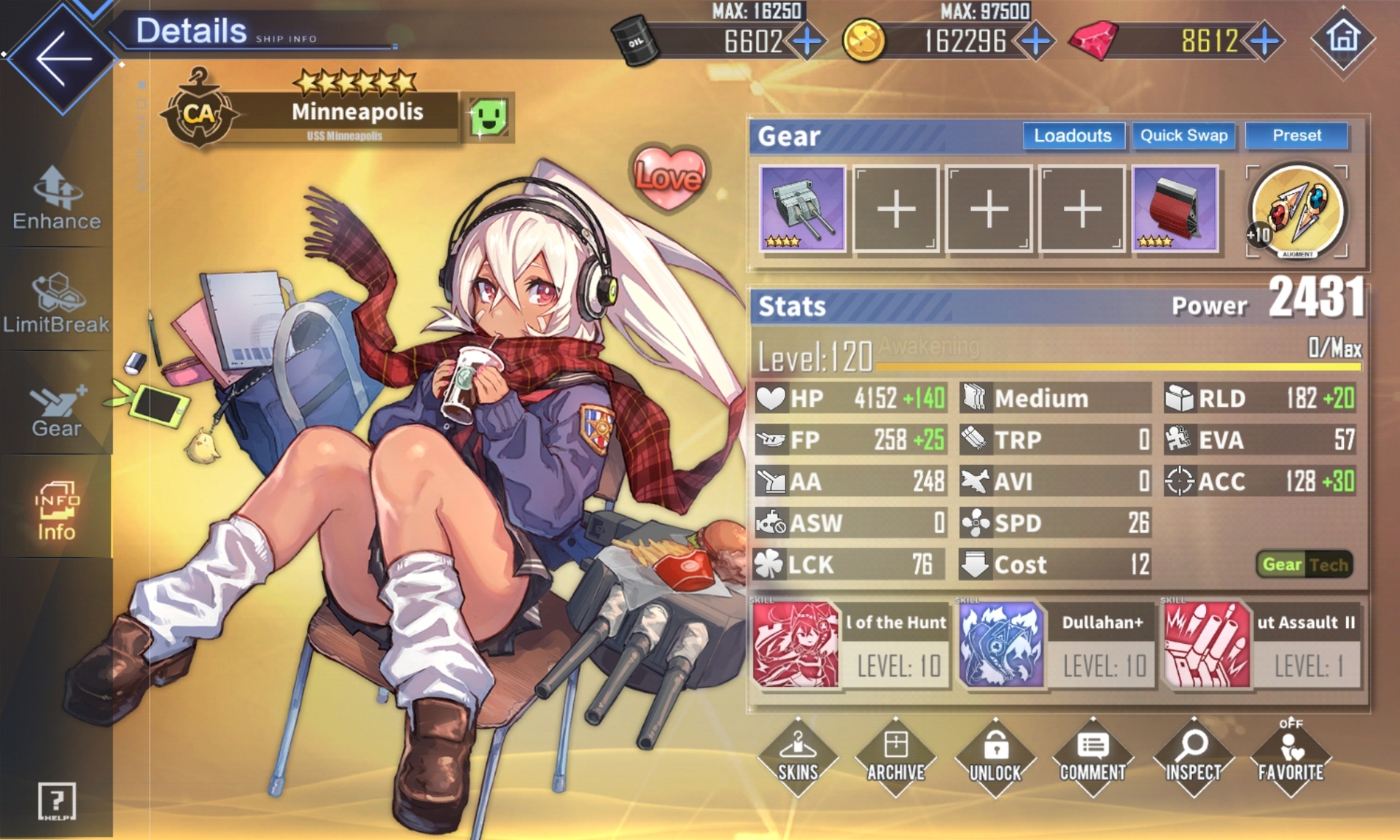Open the gear Preset menu

coord(1296,136)
